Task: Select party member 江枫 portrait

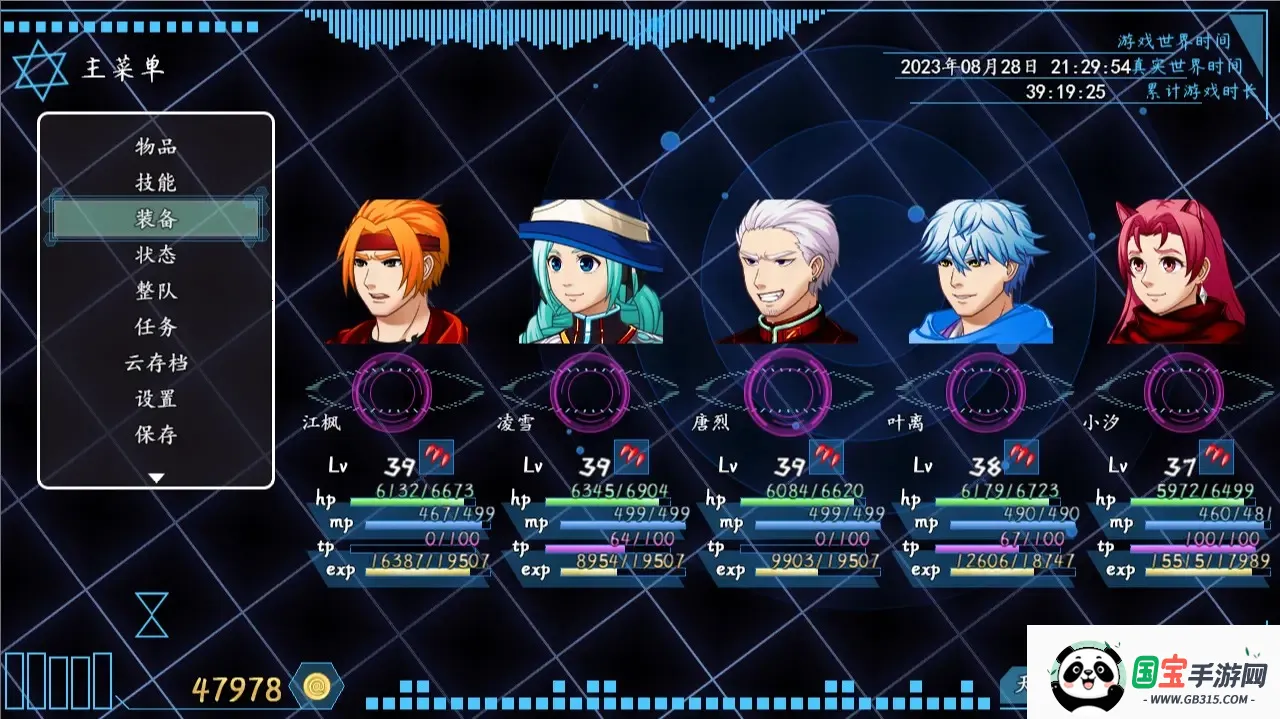Action: 396,272
